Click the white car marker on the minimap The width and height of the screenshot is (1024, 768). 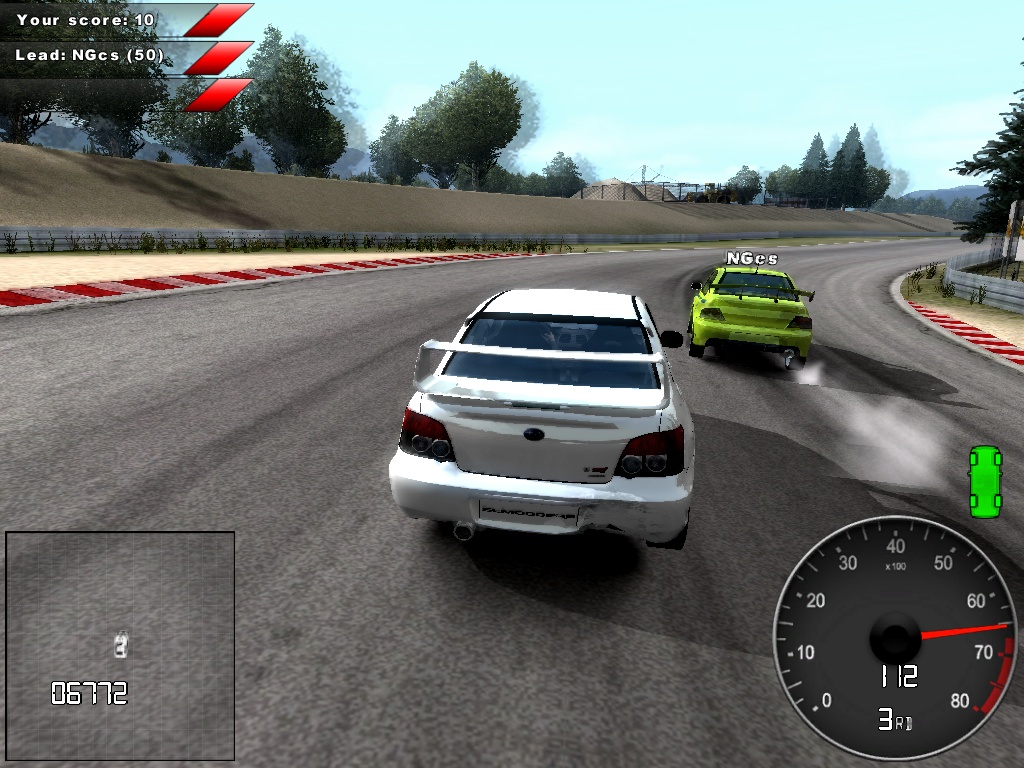(121, 644)
